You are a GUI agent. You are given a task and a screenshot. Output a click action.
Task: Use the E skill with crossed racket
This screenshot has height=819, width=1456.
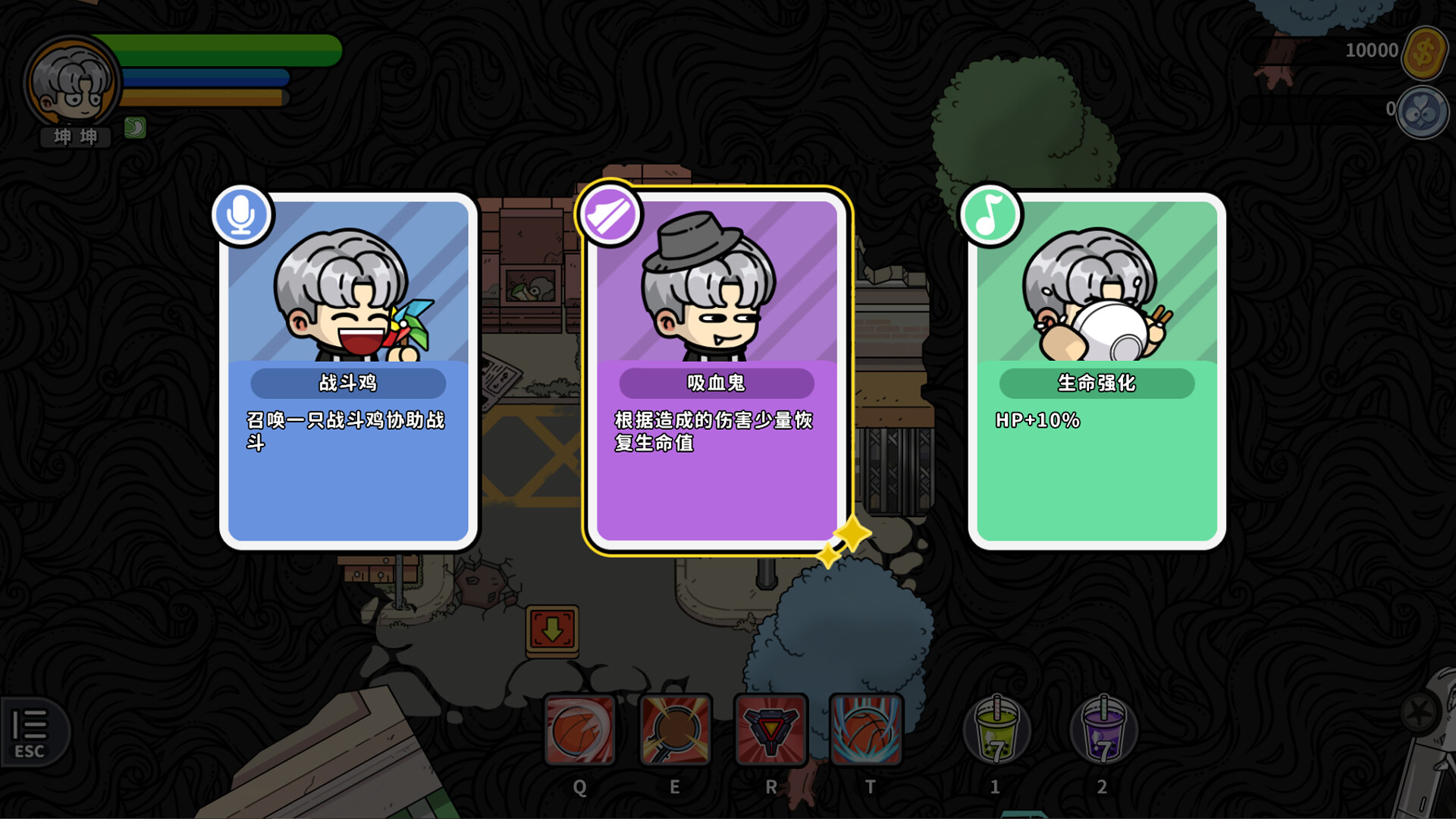click(x=675, y=730)
